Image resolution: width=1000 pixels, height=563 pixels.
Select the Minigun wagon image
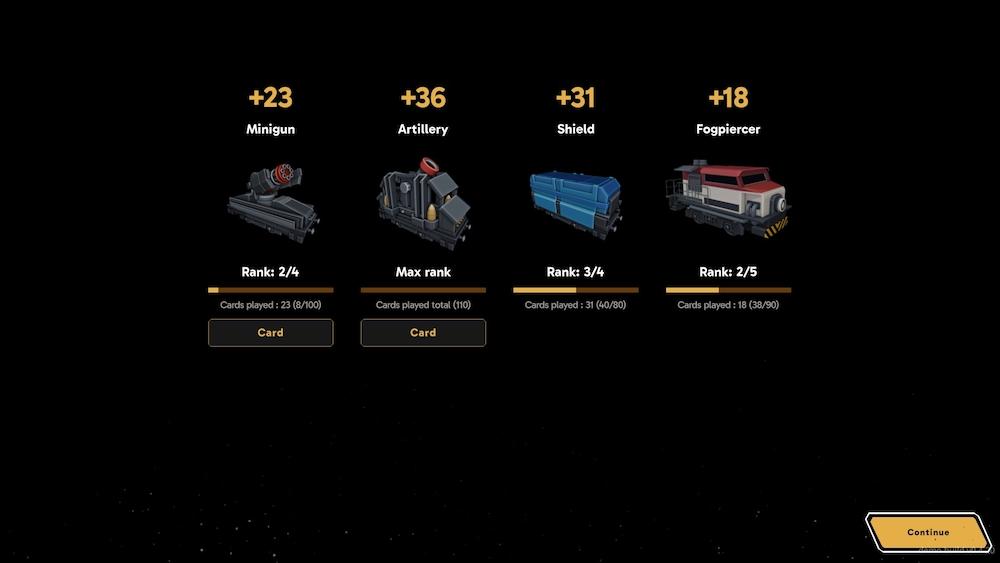271,199
